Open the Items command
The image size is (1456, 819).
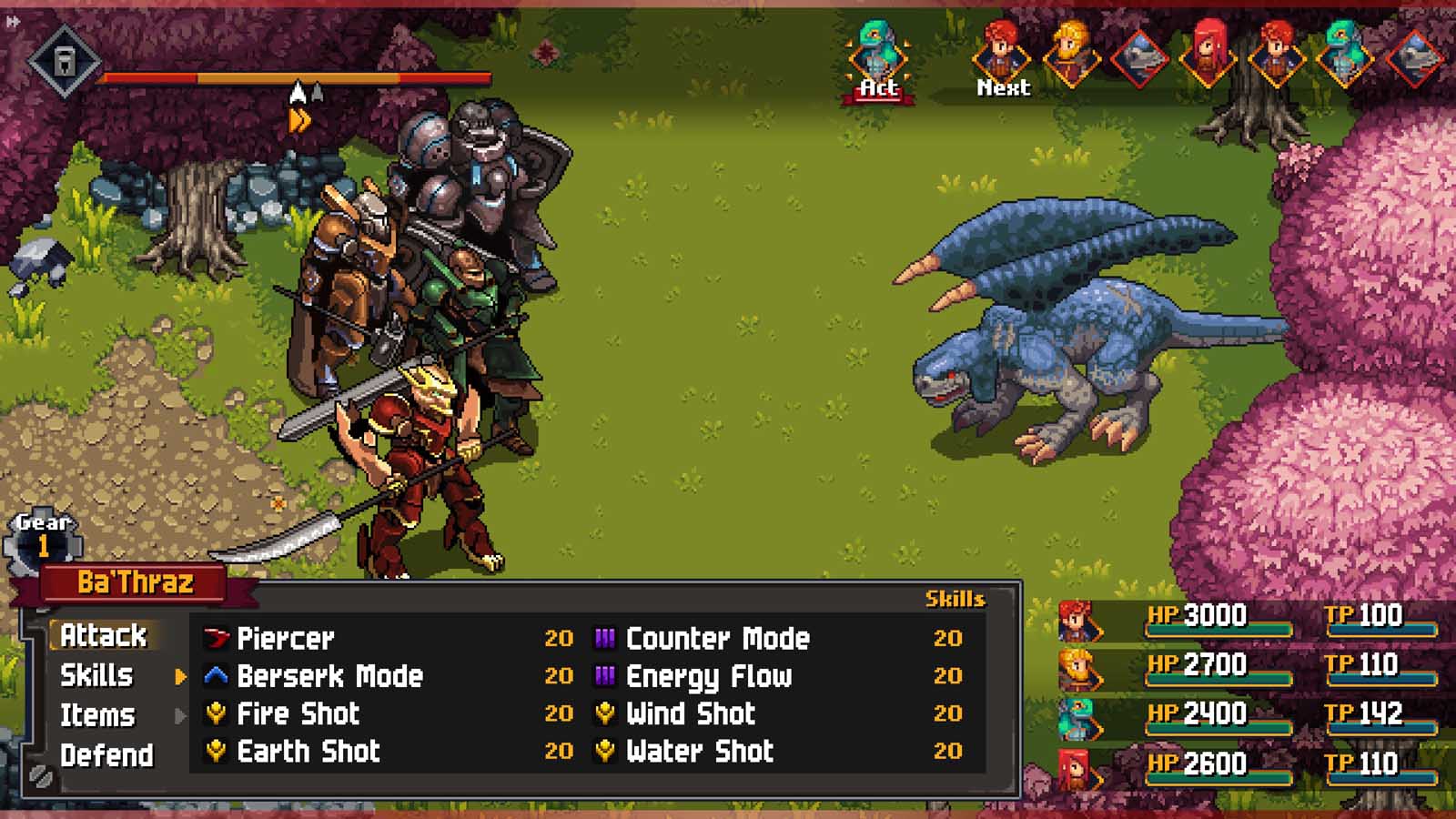(x=97, y=715)
